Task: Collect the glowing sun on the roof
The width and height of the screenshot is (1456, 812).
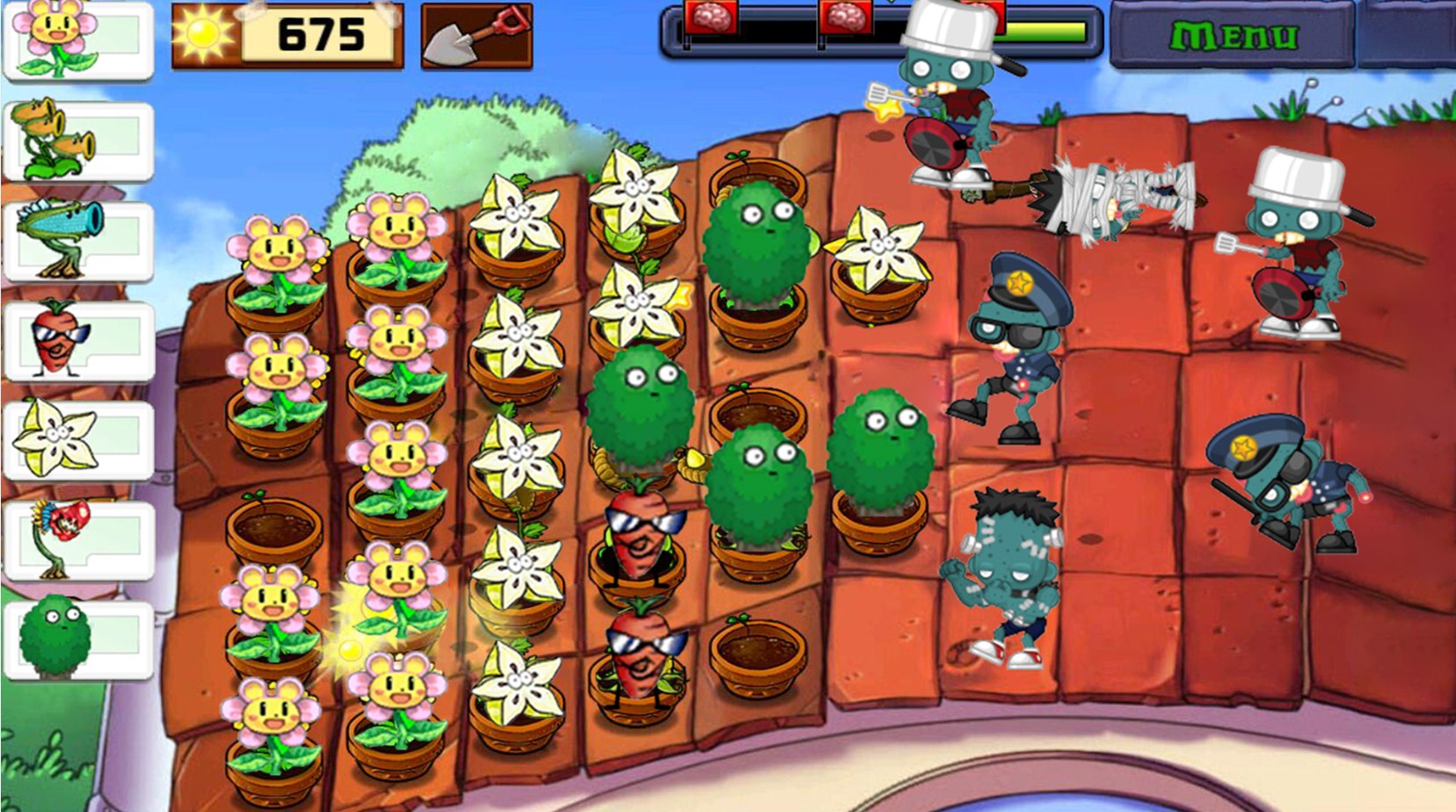Action: [x=348, y=649]
